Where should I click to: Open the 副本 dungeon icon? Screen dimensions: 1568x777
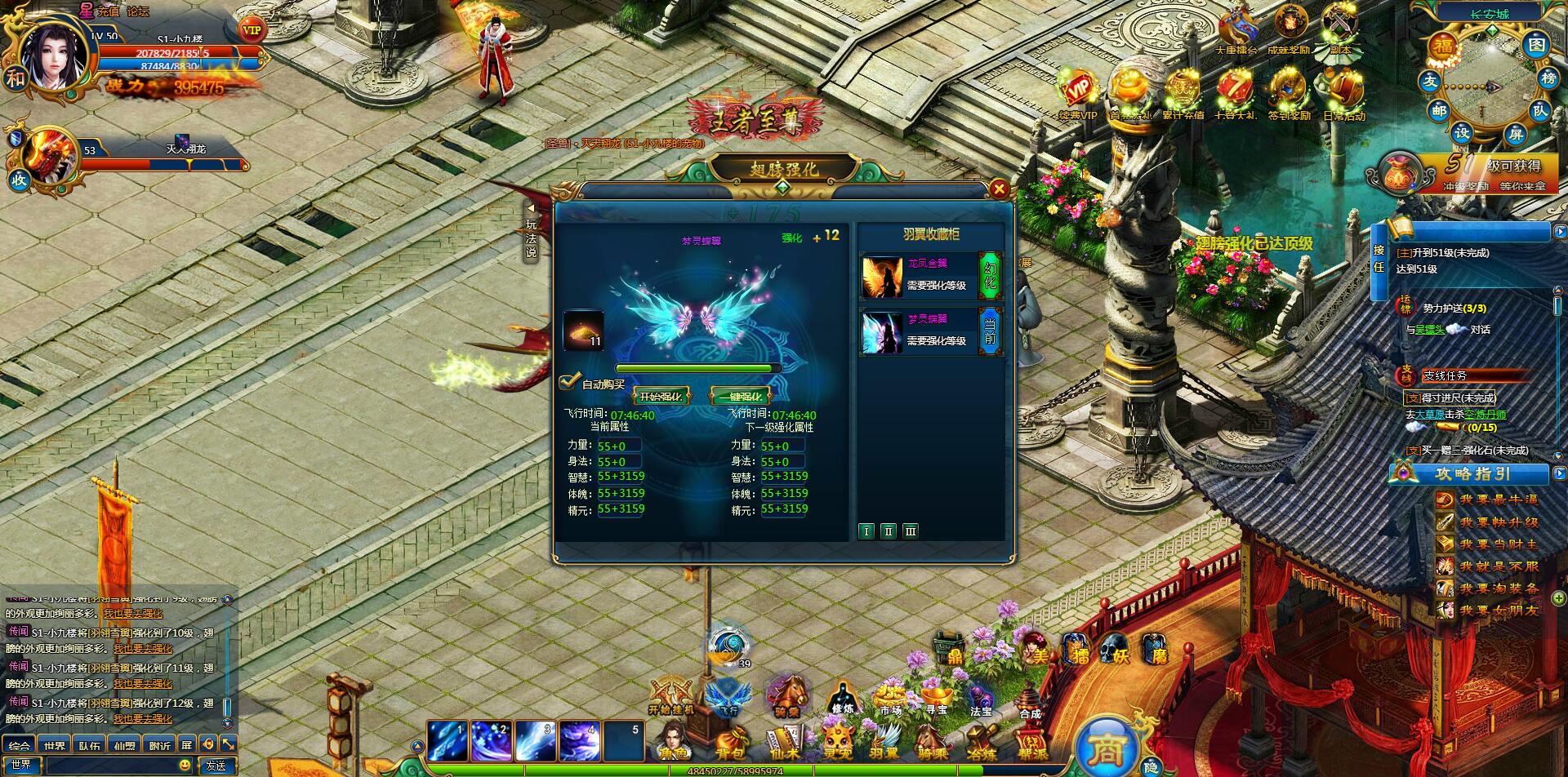point(1339,29)
